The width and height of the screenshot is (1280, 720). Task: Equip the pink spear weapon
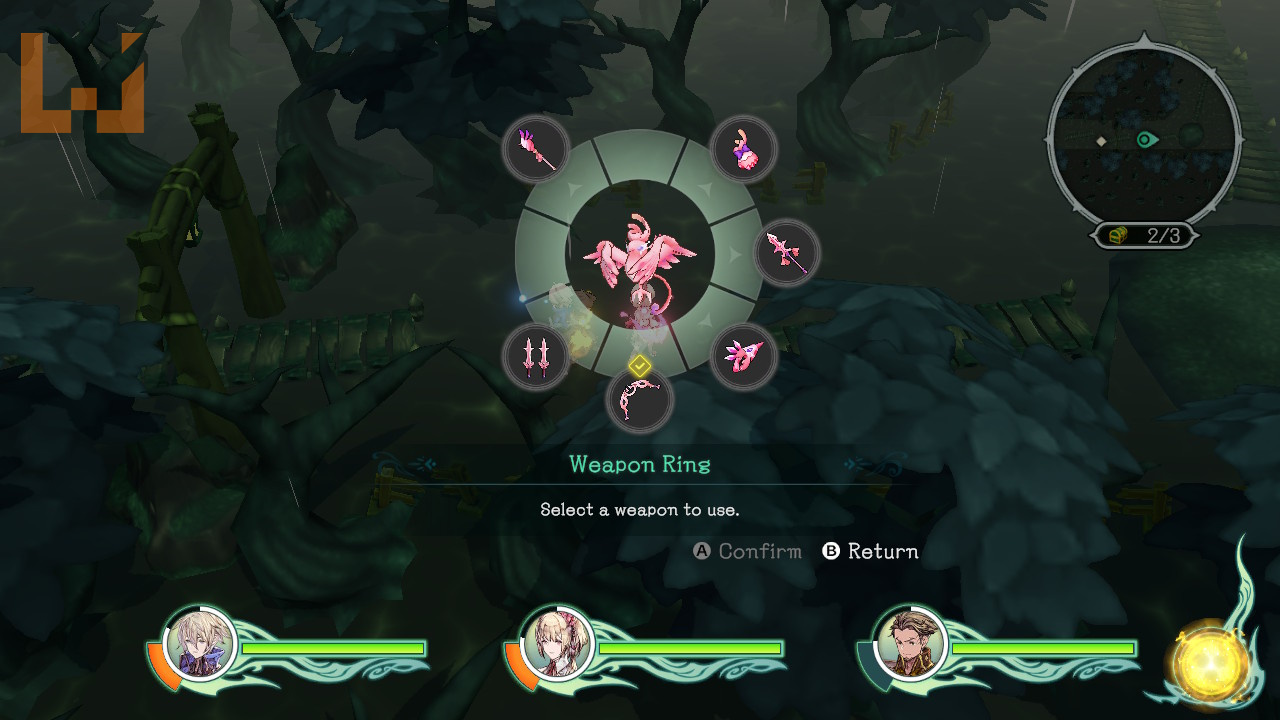[787, 253]
